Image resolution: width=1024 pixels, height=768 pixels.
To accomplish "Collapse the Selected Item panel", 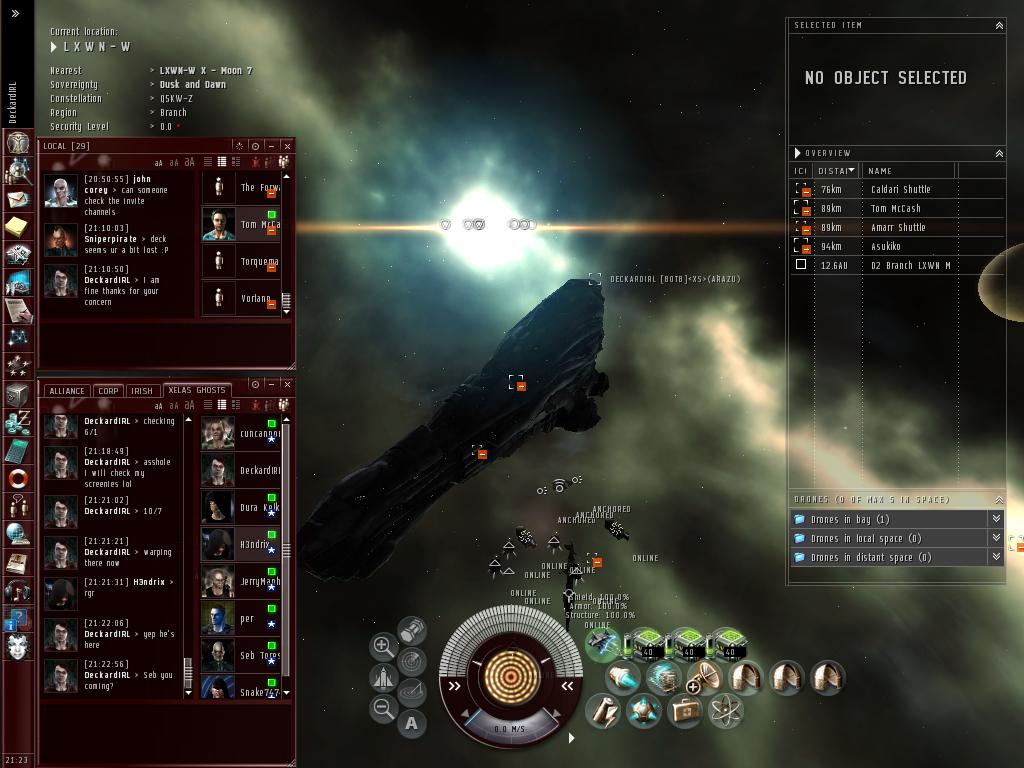I will pos(998,25).
